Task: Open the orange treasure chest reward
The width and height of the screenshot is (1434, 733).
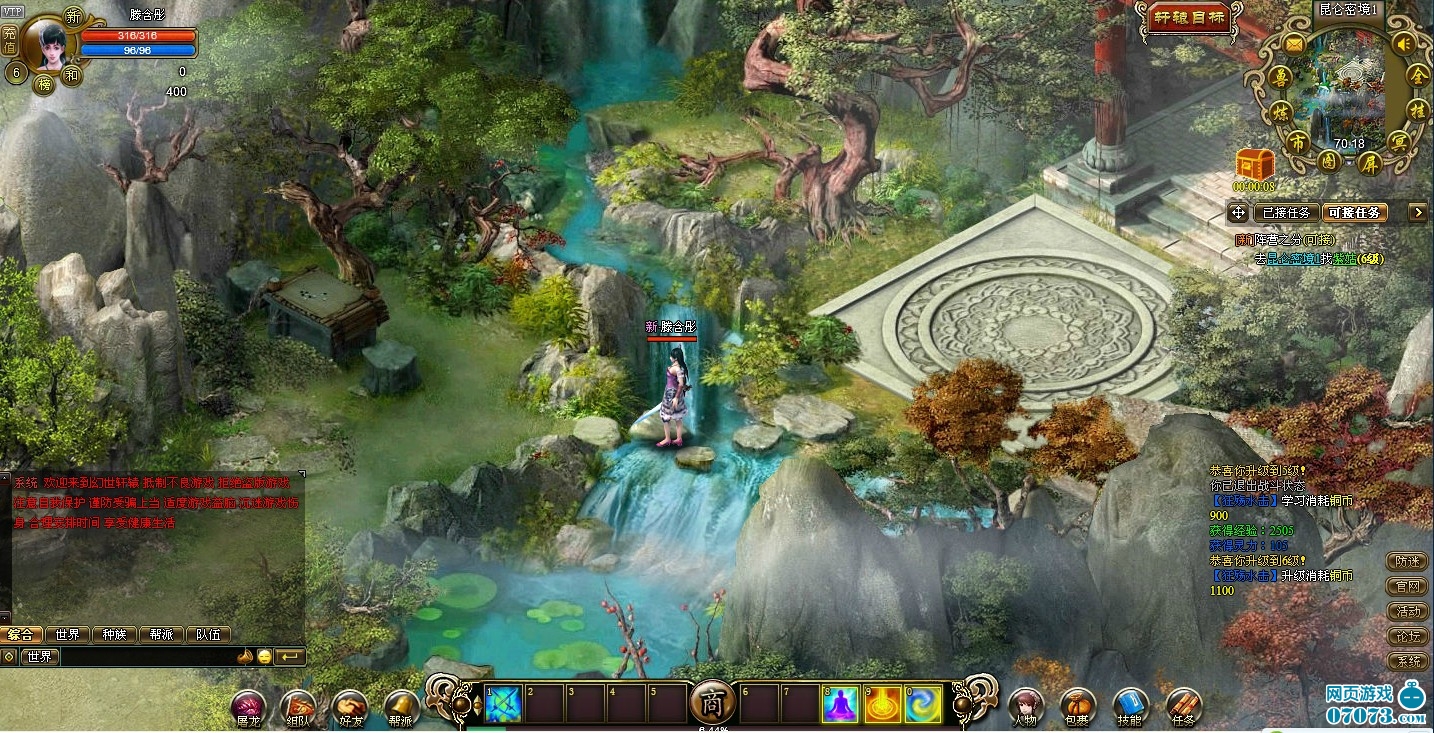Action: (1253, 164)
